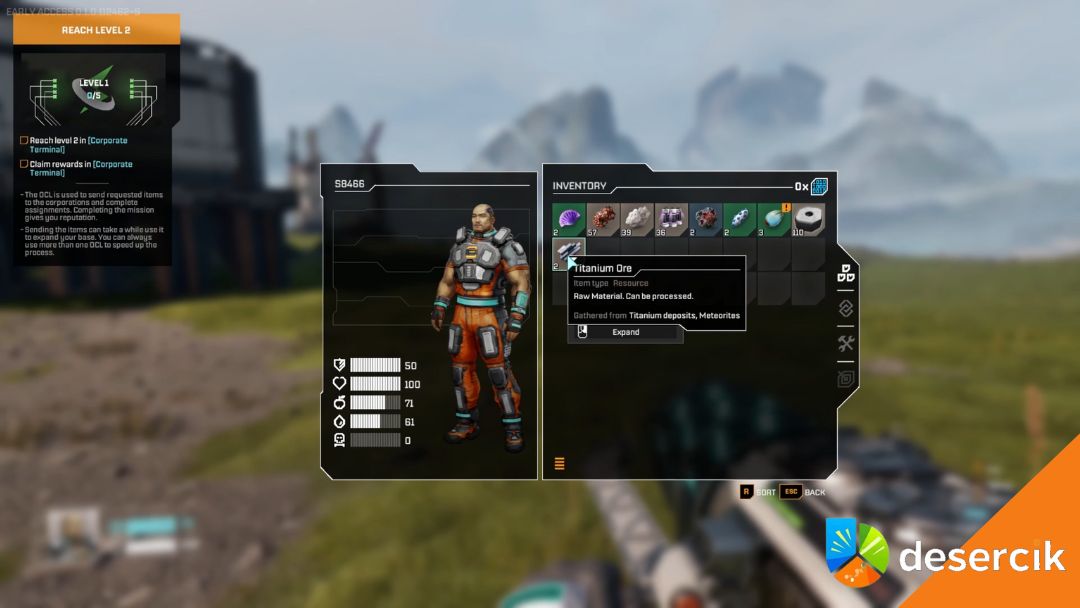This screenshot has height=608, width=1080.
Task: Click the orange stacked-lines icon in inventory
Action: coord(560,463)
